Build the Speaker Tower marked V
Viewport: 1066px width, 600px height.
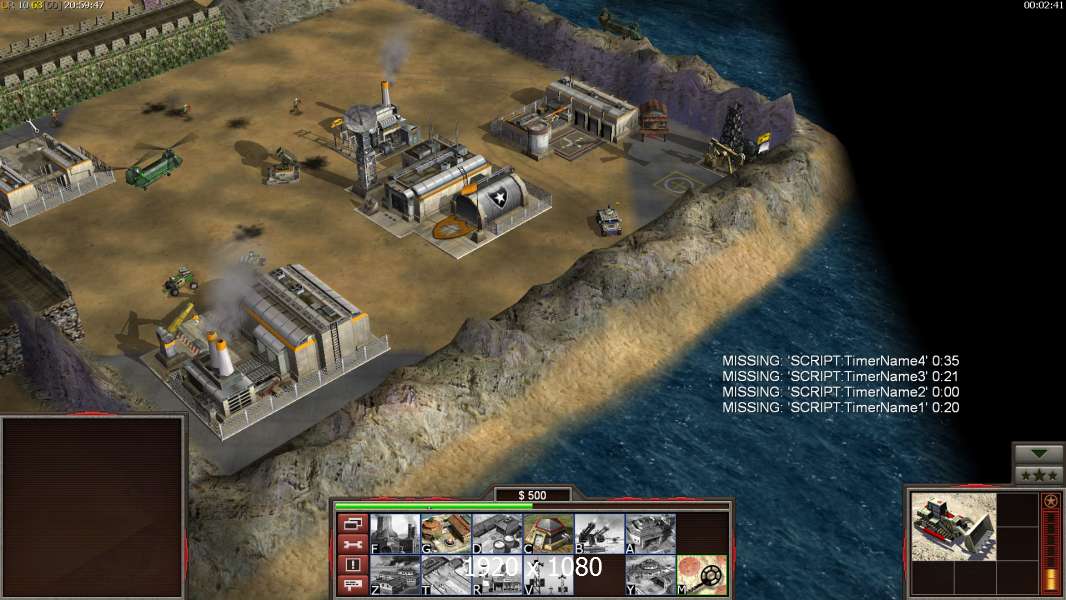548,575
